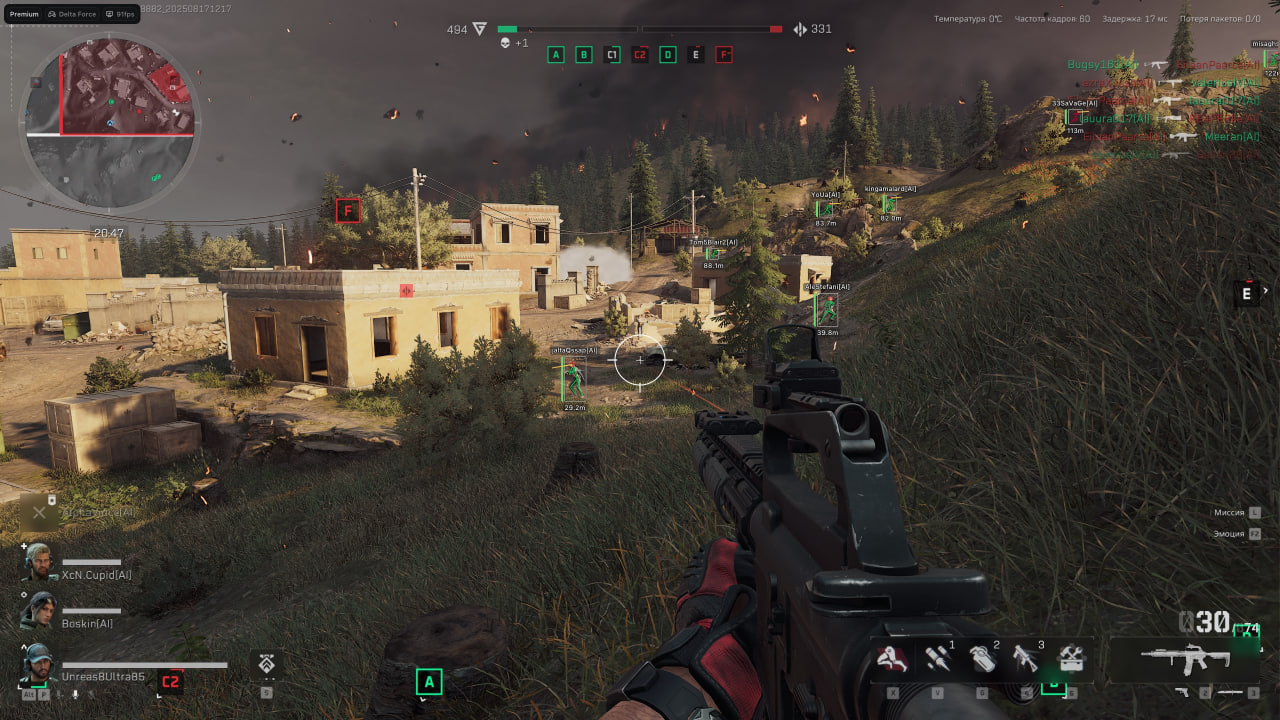
Task: Click the Premium badge in the top-left
Action: click(24, 14)
